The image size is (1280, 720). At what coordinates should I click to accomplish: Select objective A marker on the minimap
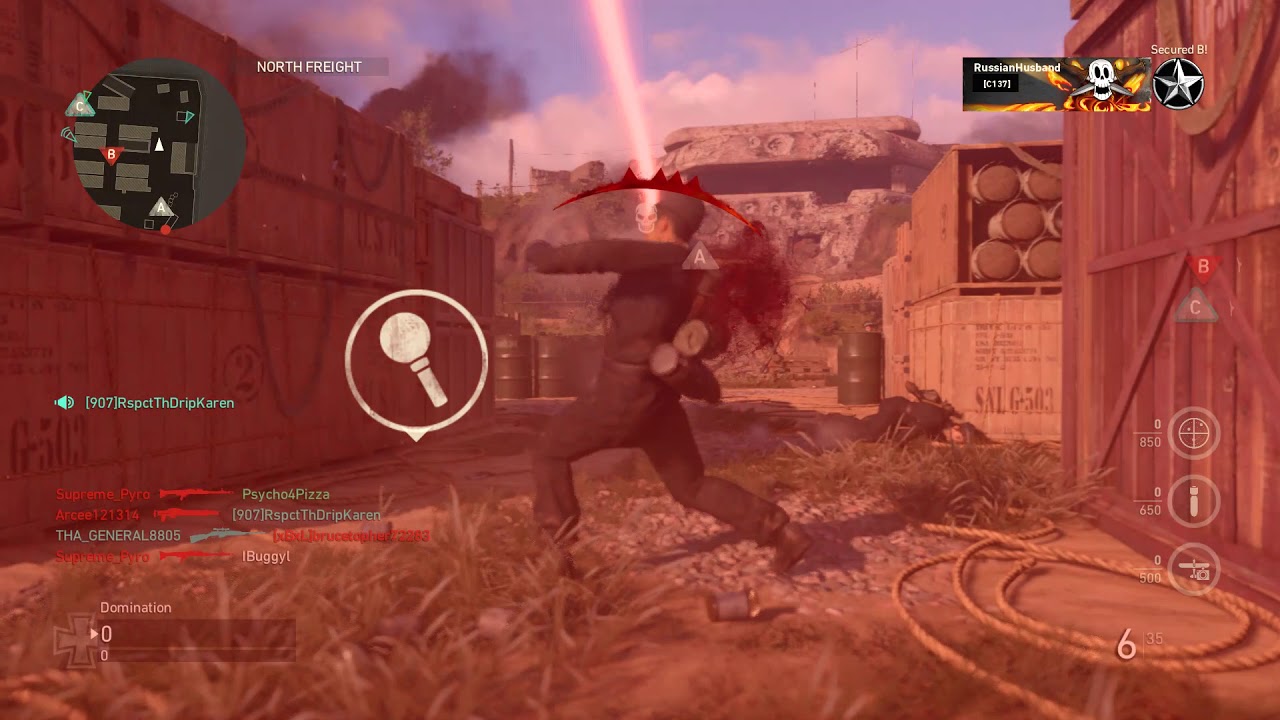tap(160, 207)
